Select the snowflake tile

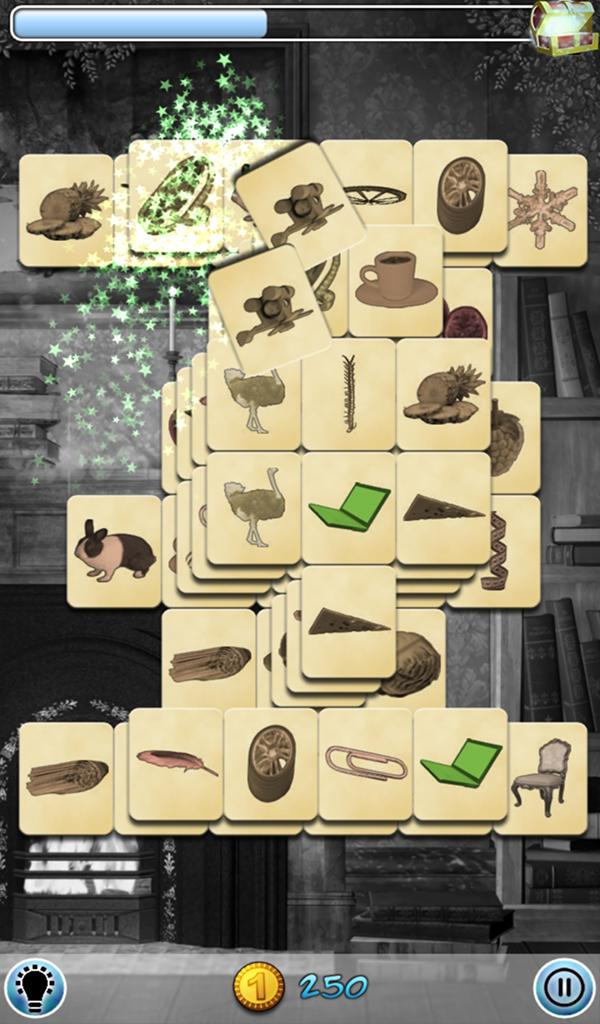tap(541, 209)
